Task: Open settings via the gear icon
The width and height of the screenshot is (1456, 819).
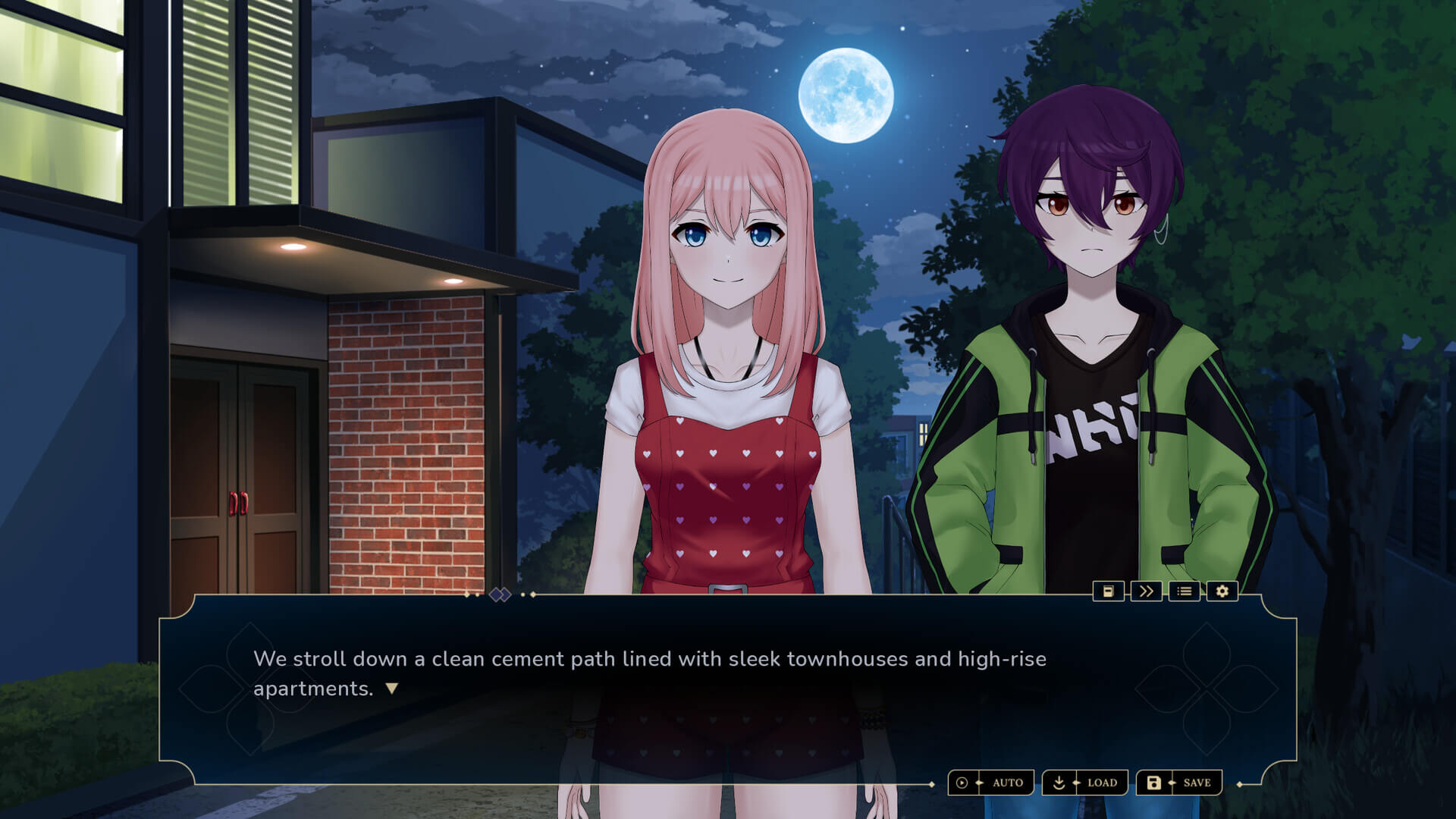Action: click(x=1222, y=591)
